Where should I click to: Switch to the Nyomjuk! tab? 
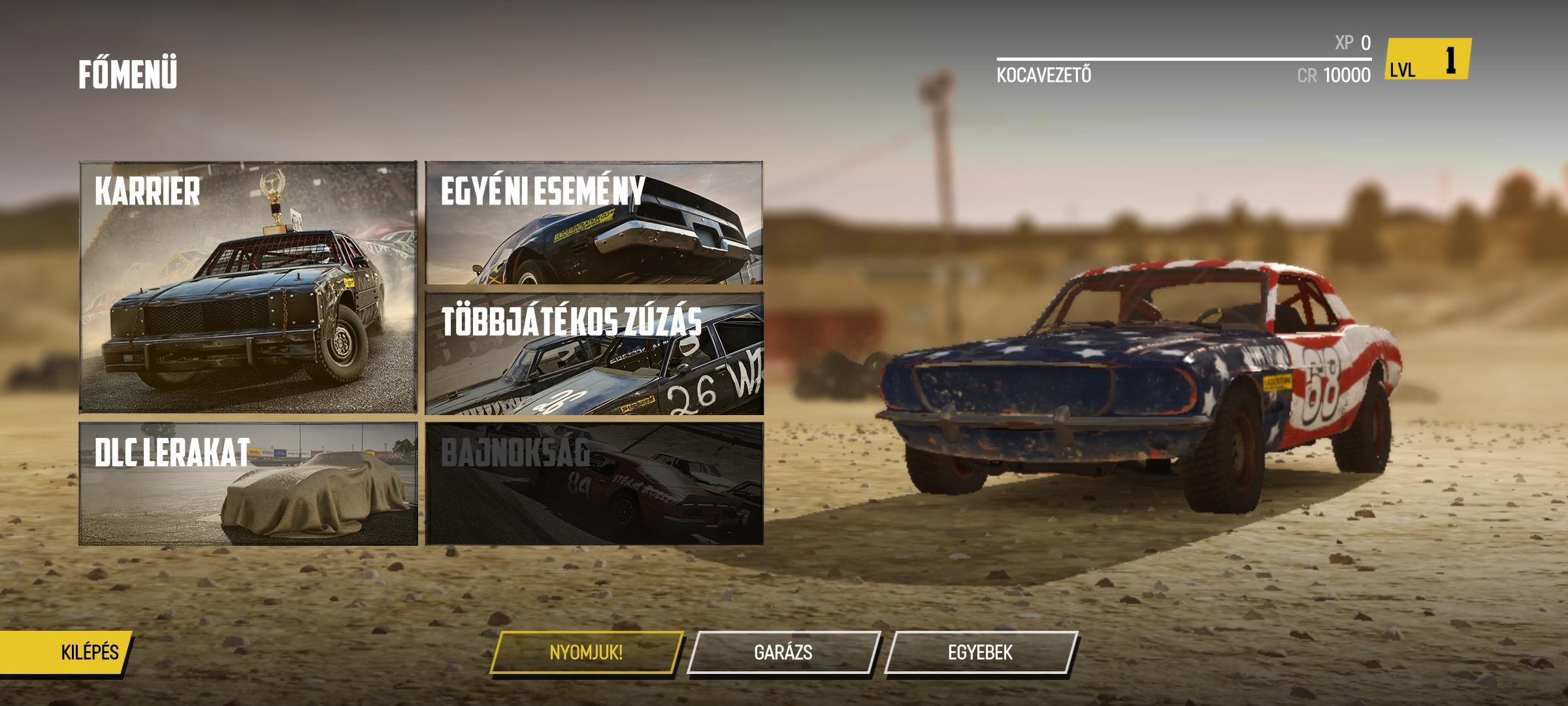click(586, 652)
